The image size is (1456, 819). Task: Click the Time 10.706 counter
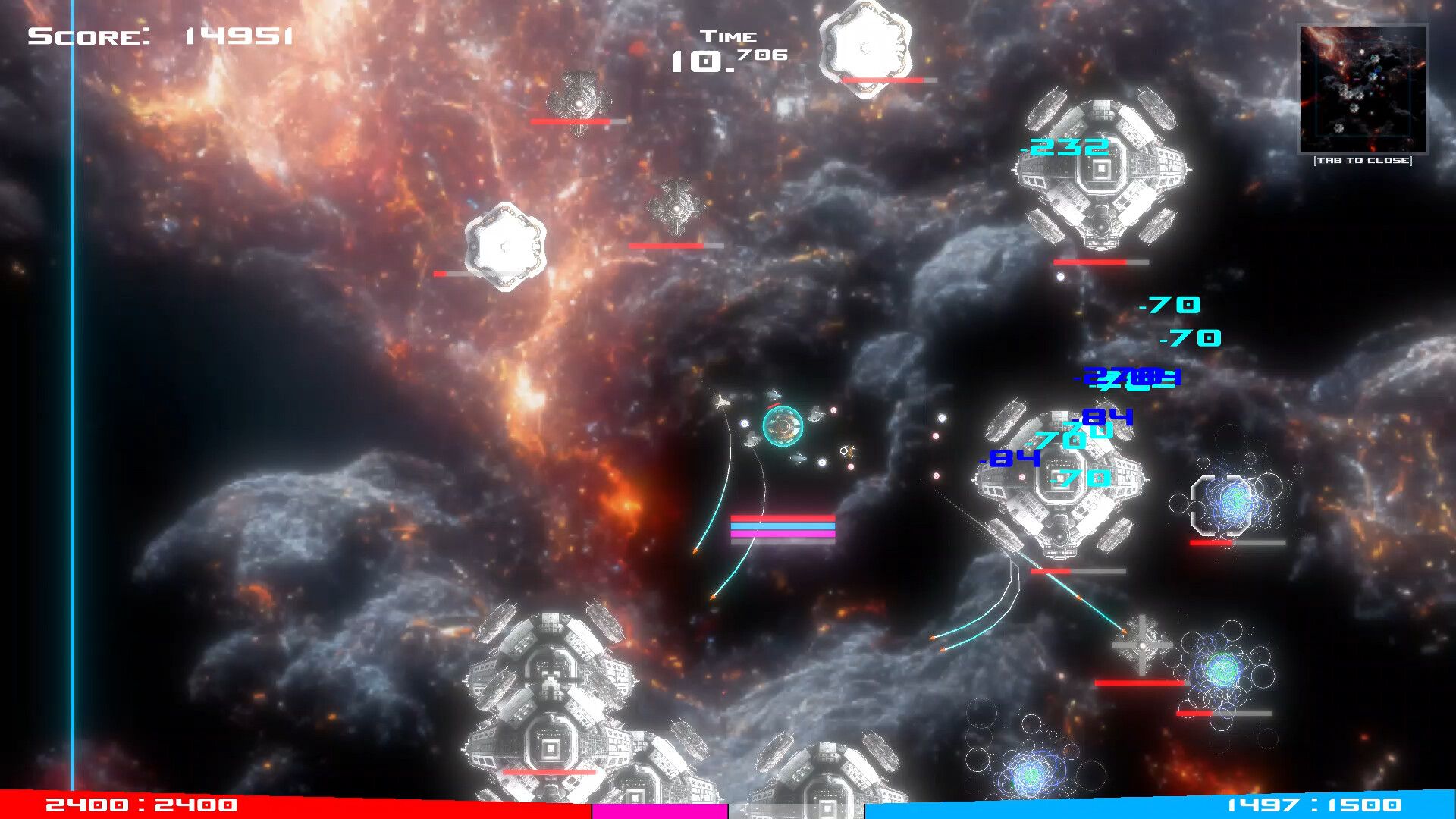click(728, 49)
